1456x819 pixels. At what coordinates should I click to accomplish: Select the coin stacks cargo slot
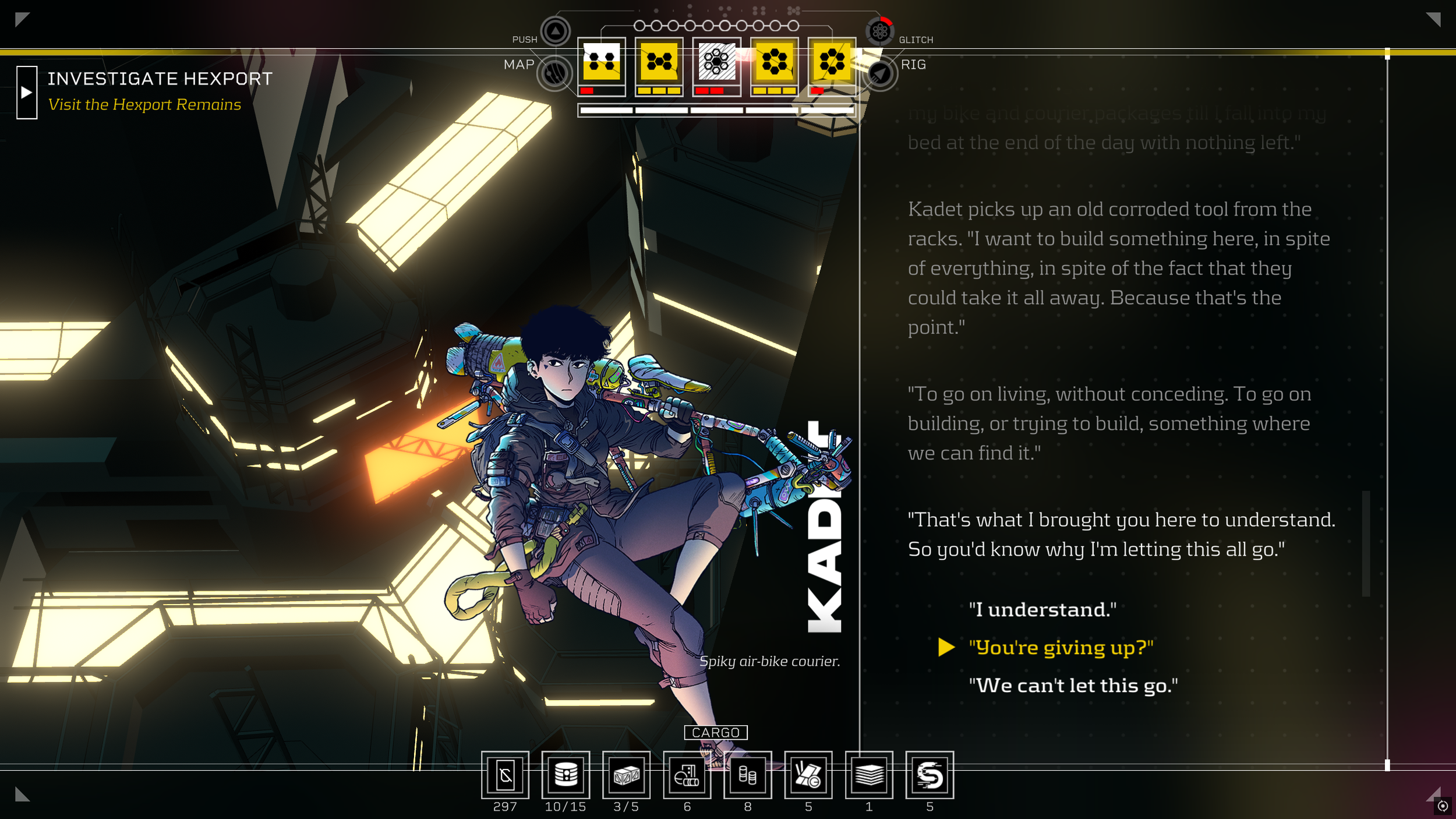pyautogui.click(x=748, y=775)
